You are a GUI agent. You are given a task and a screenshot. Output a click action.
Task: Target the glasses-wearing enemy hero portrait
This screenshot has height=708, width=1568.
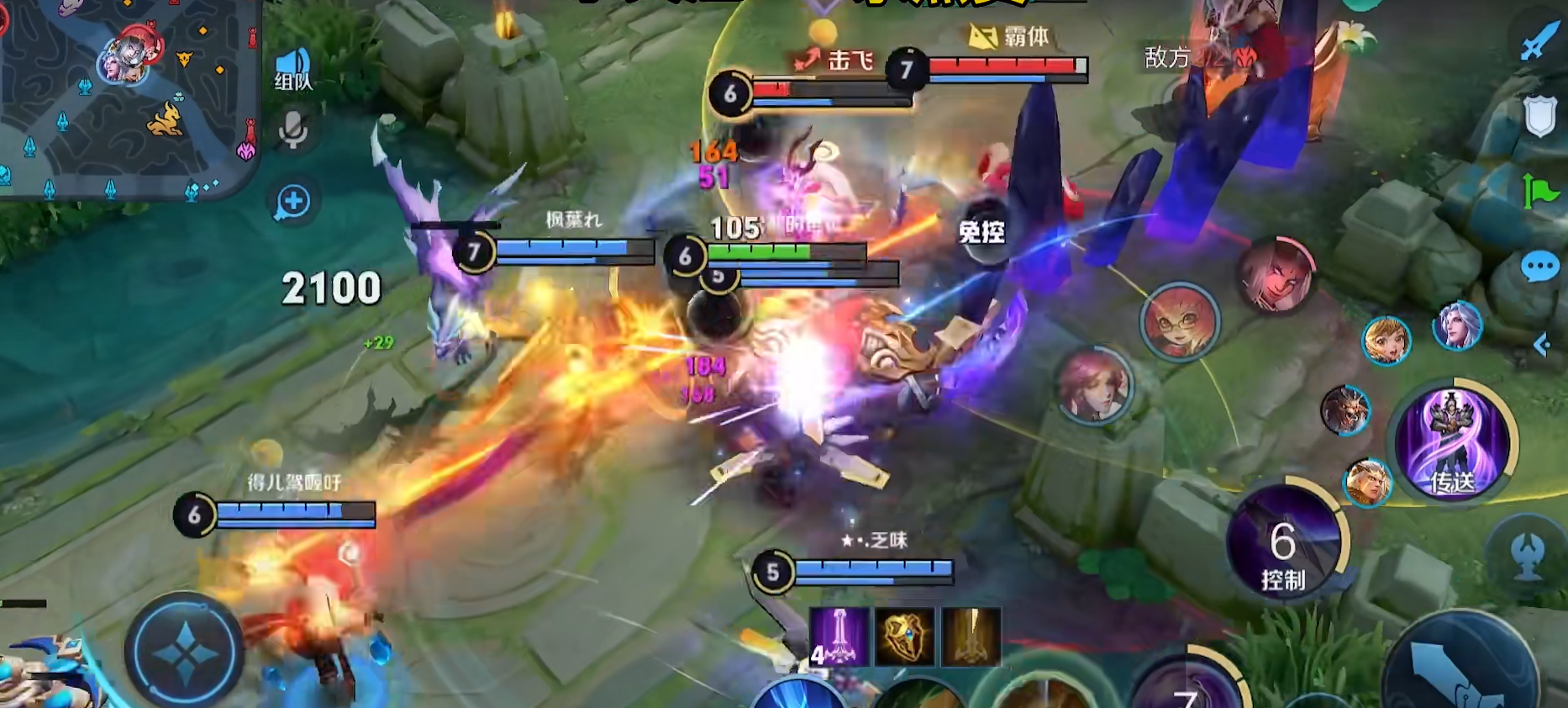1180,320
